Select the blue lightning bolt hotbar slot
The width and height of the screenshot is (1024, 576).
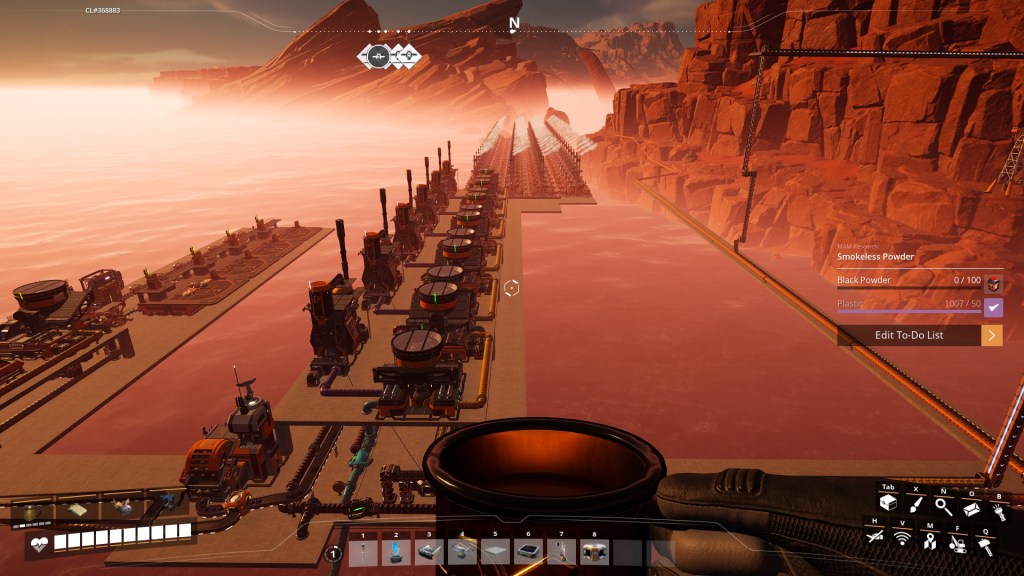(396, 551)
